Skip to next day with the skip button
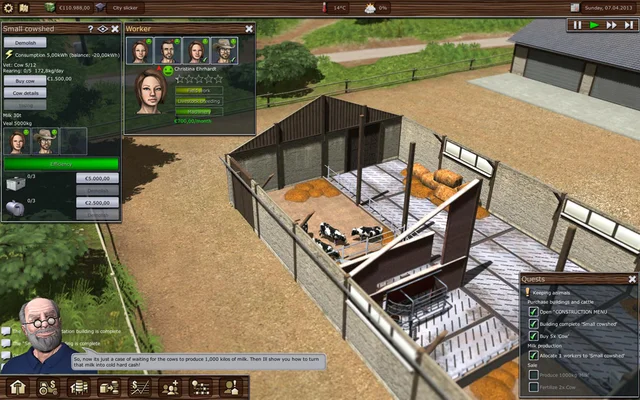The width and height of the screenshot is (640, 400). (629, 25)
